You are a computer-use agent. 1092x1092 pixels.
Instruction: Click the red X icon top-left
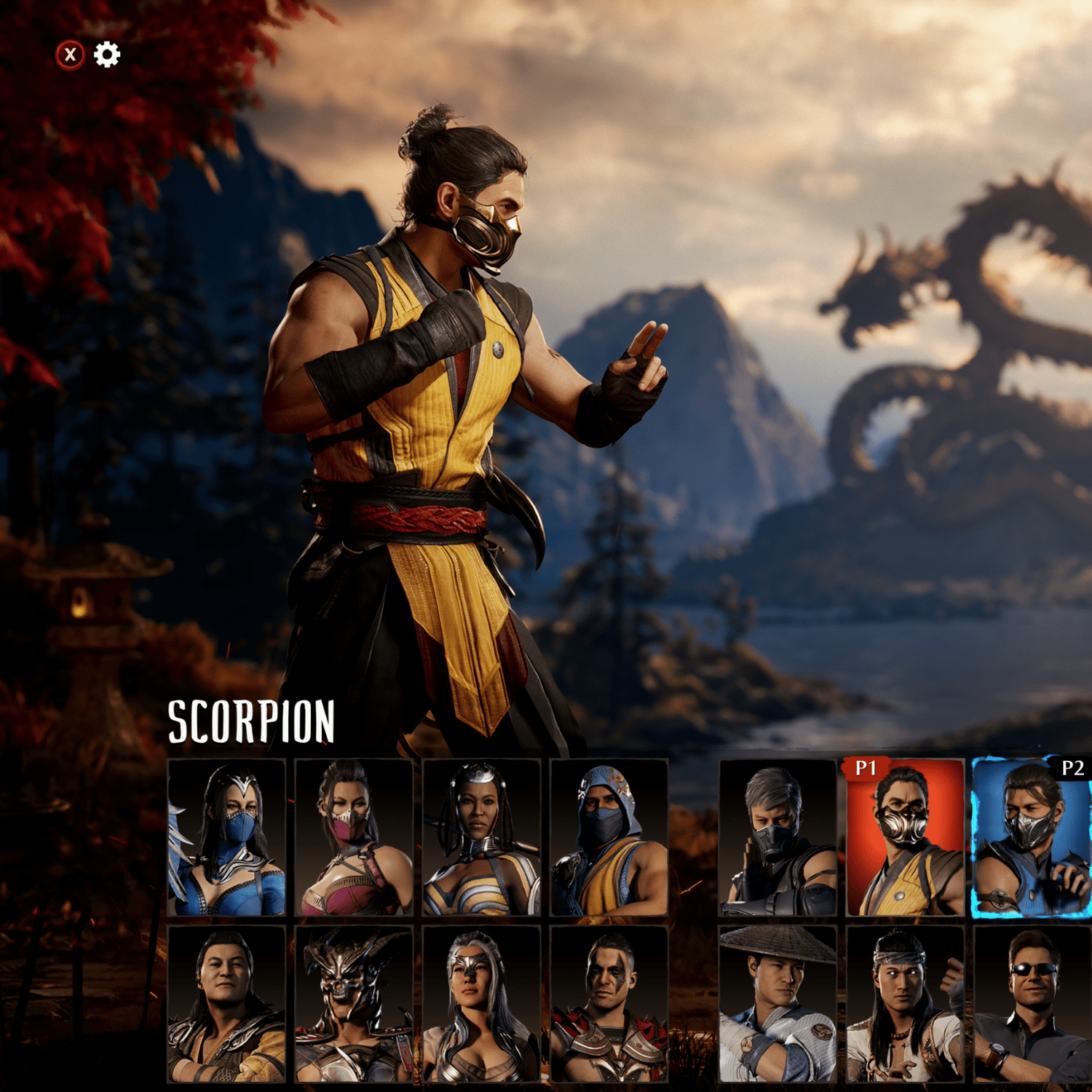[68, 55]
